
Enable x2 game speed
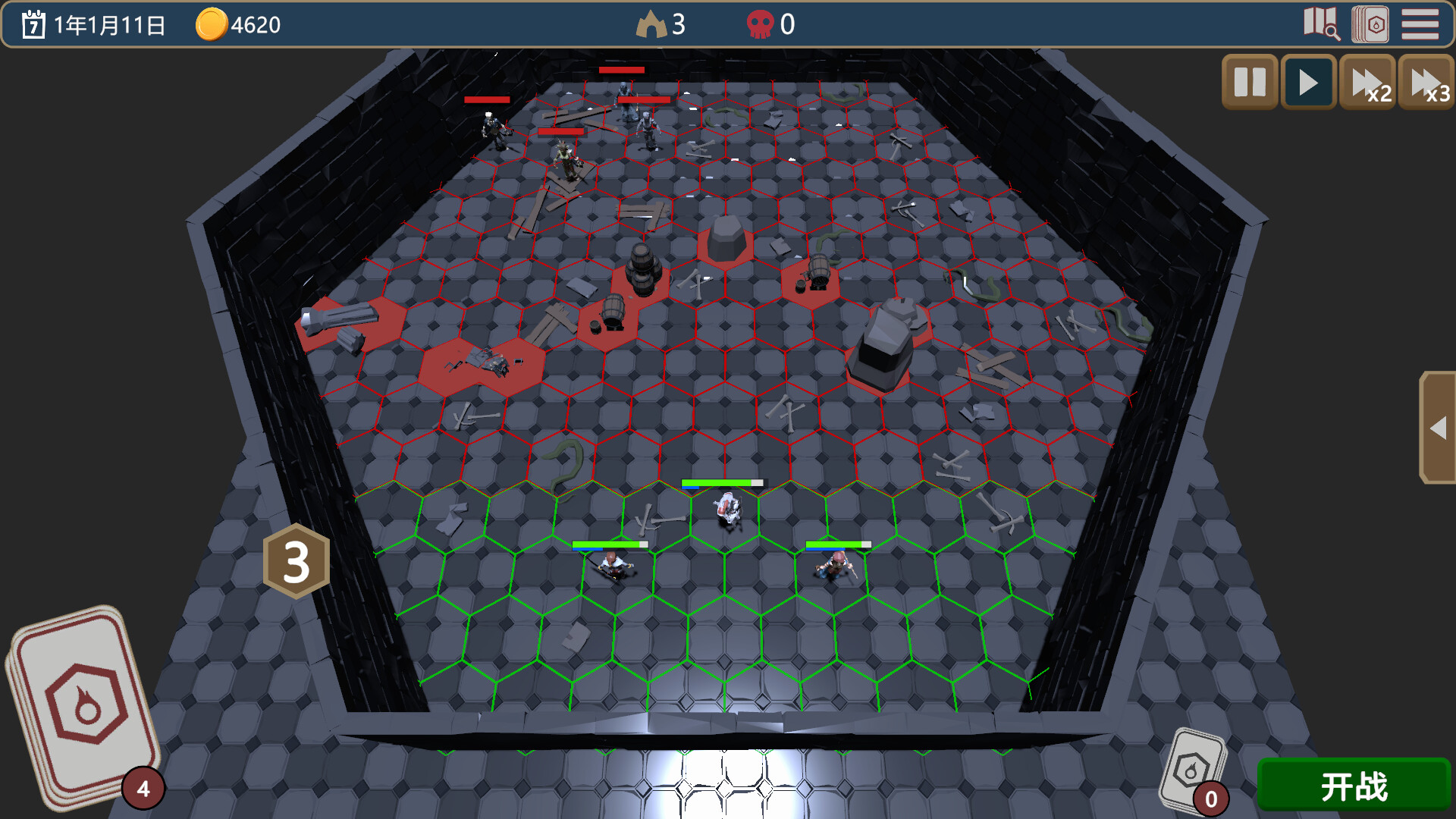click(x=1367, y=82)
